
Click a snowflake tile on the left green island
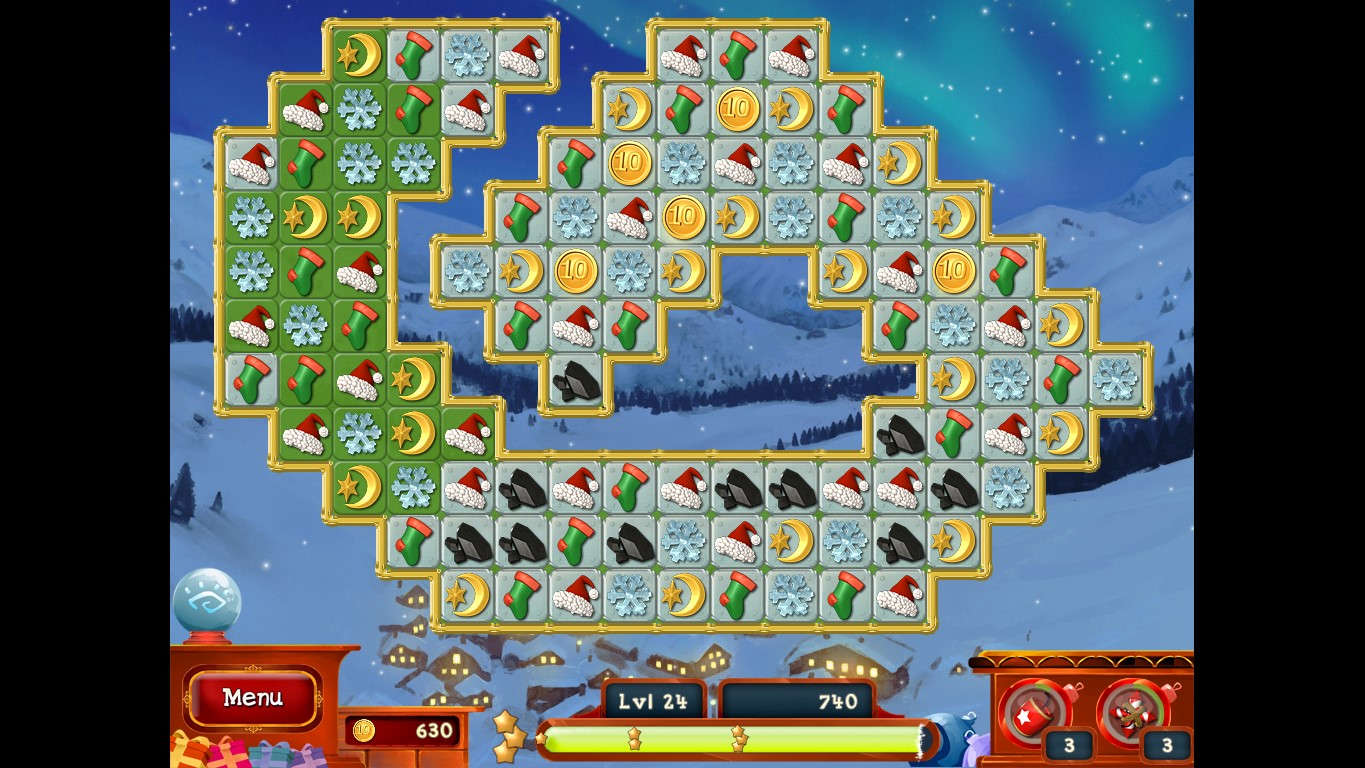coord(250,218)
